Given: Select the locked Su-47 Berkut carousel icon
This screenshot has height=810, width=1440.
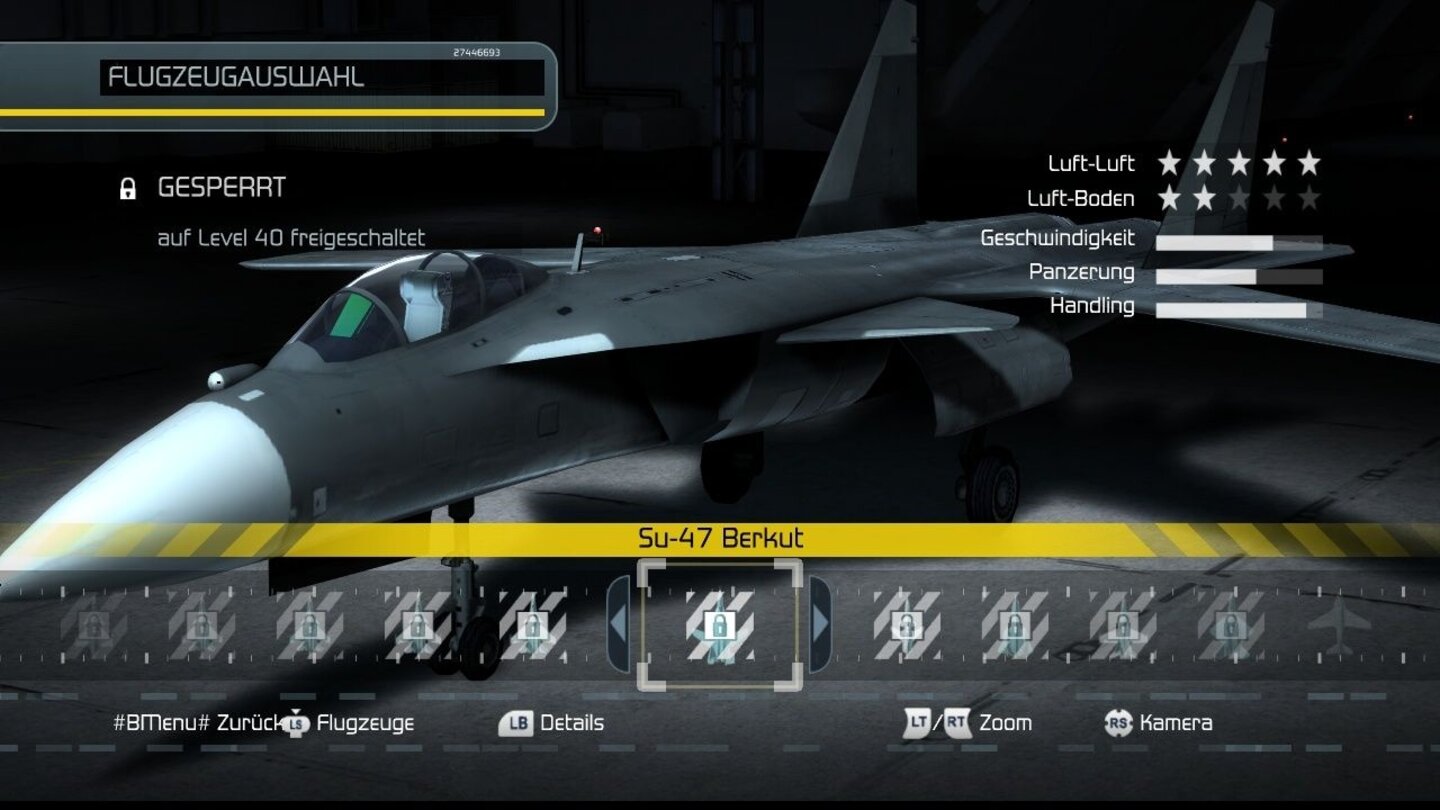Looking at the screenshot, I should pos(722,625).
